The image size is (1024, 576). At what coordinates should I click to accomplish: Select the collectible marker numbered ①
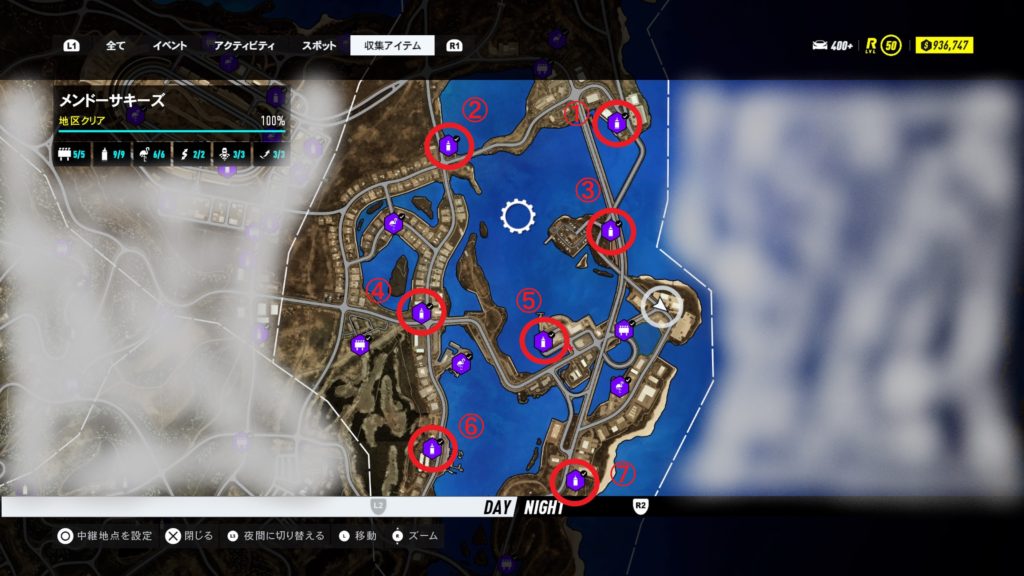pyautogui.click(x=617, y=123)
